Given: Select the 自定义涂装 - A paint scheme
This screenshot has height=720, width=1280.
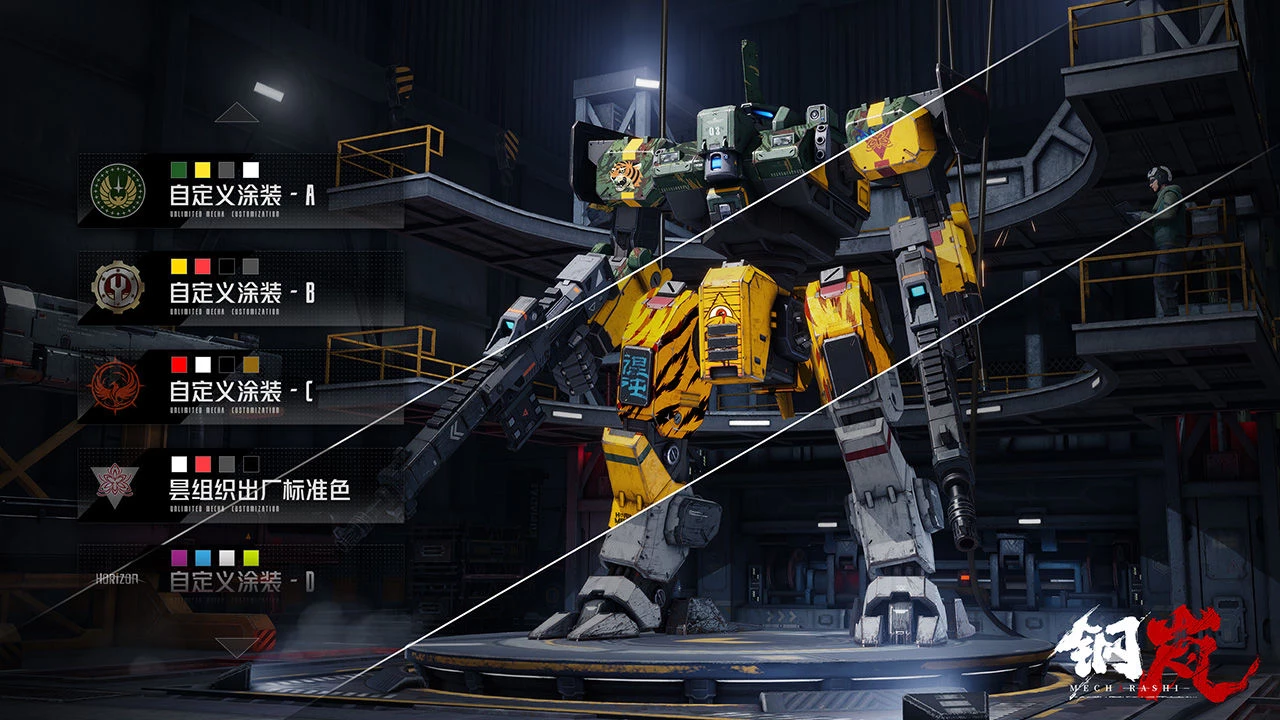Looking at the screenshot, I should (x=240, y=190).
